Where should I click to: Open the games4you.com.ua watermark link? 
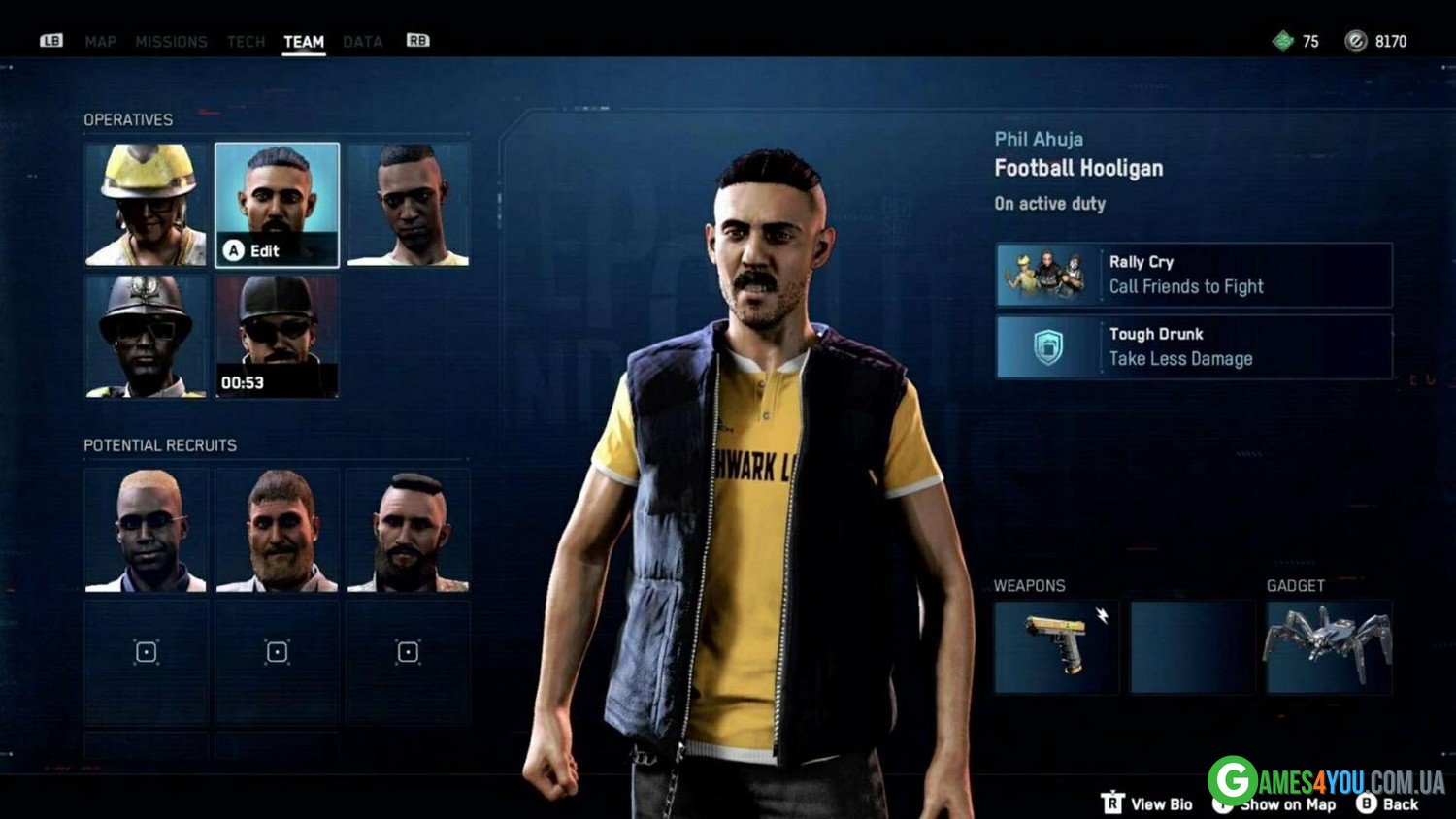(1326, 781)
